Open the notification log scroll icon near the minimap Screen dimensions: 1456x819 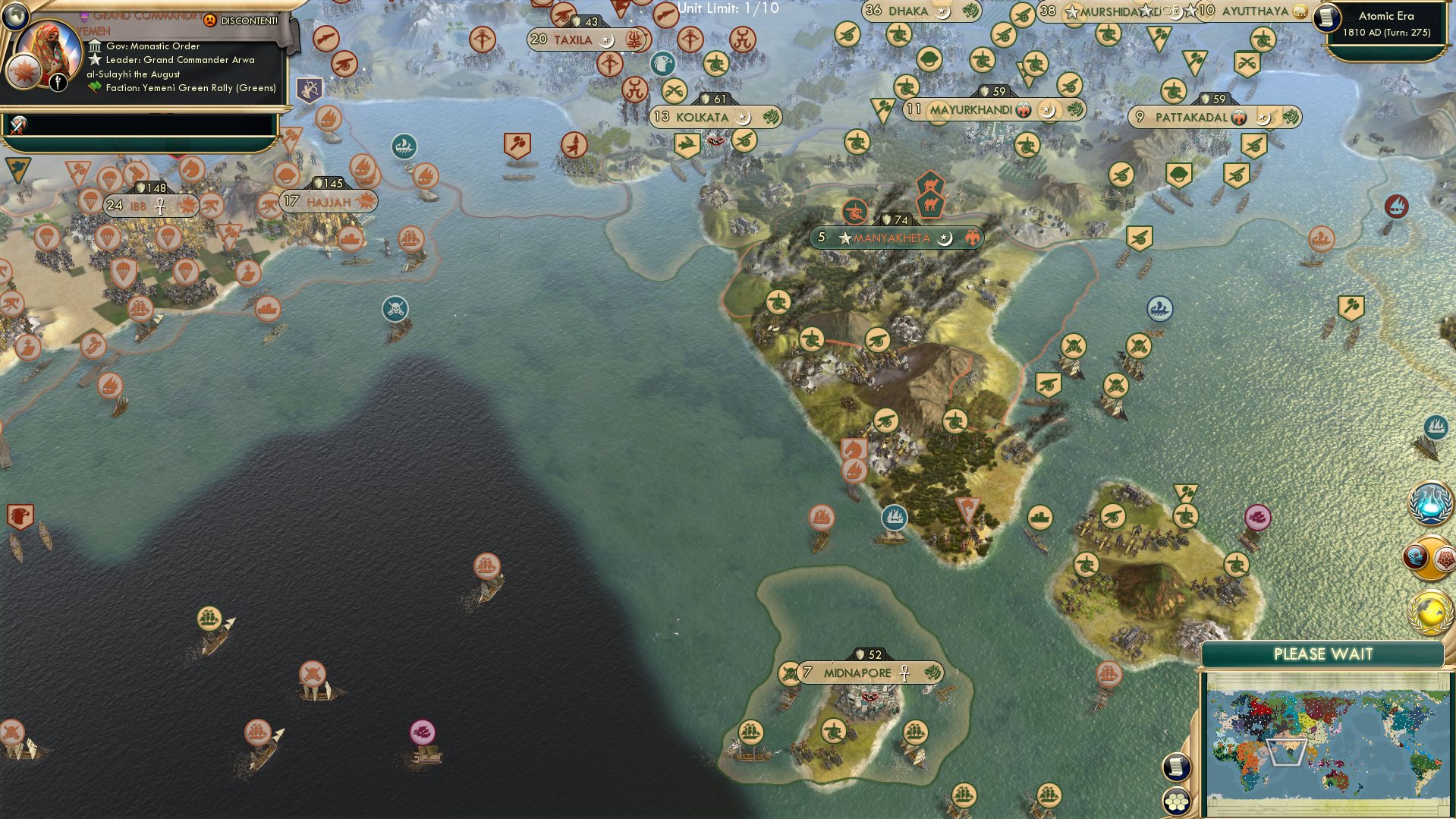coord(1175,767)
